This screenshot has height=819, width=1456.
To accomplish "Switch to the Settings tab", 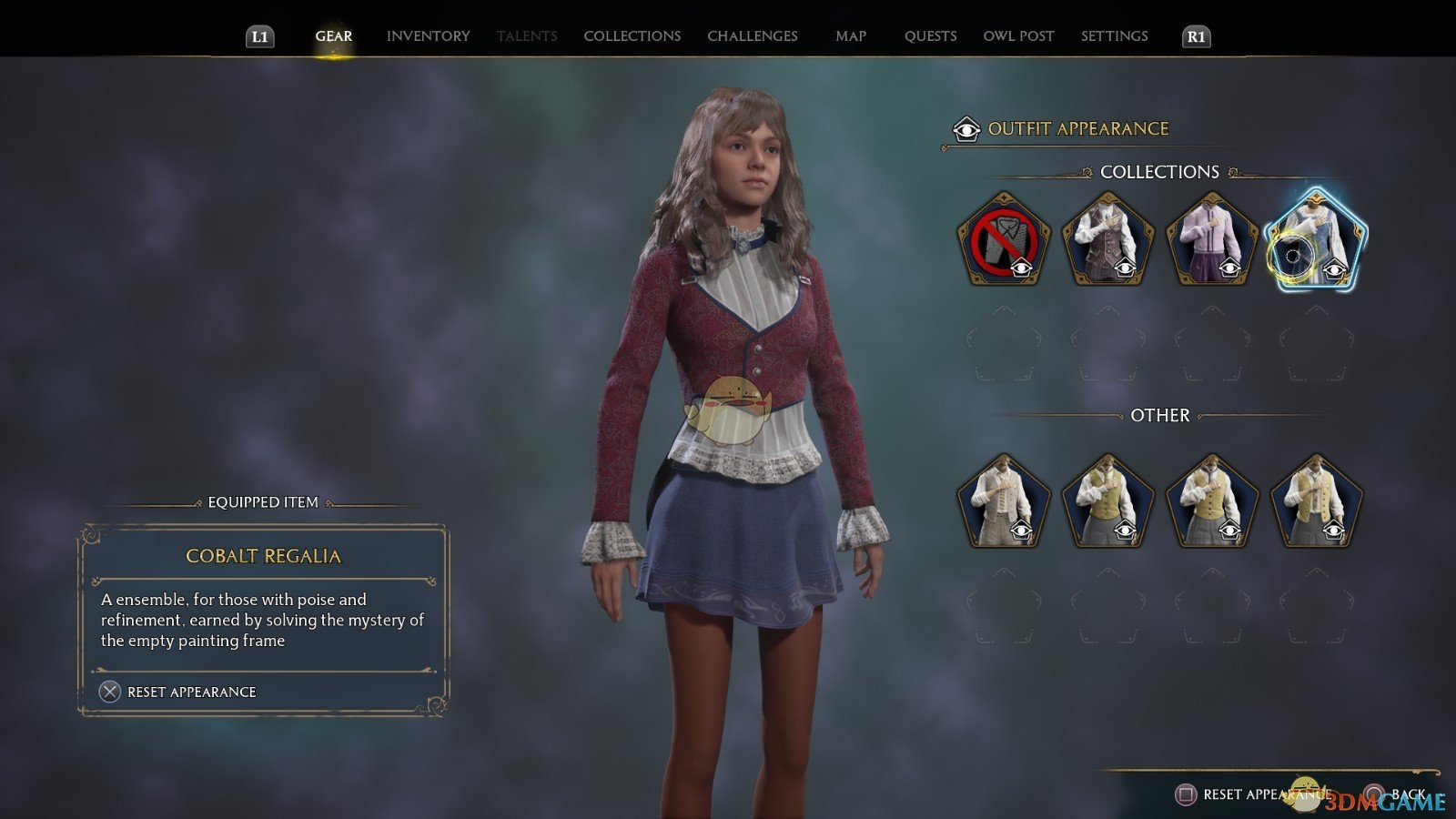I will click(x=1114, y=36).
